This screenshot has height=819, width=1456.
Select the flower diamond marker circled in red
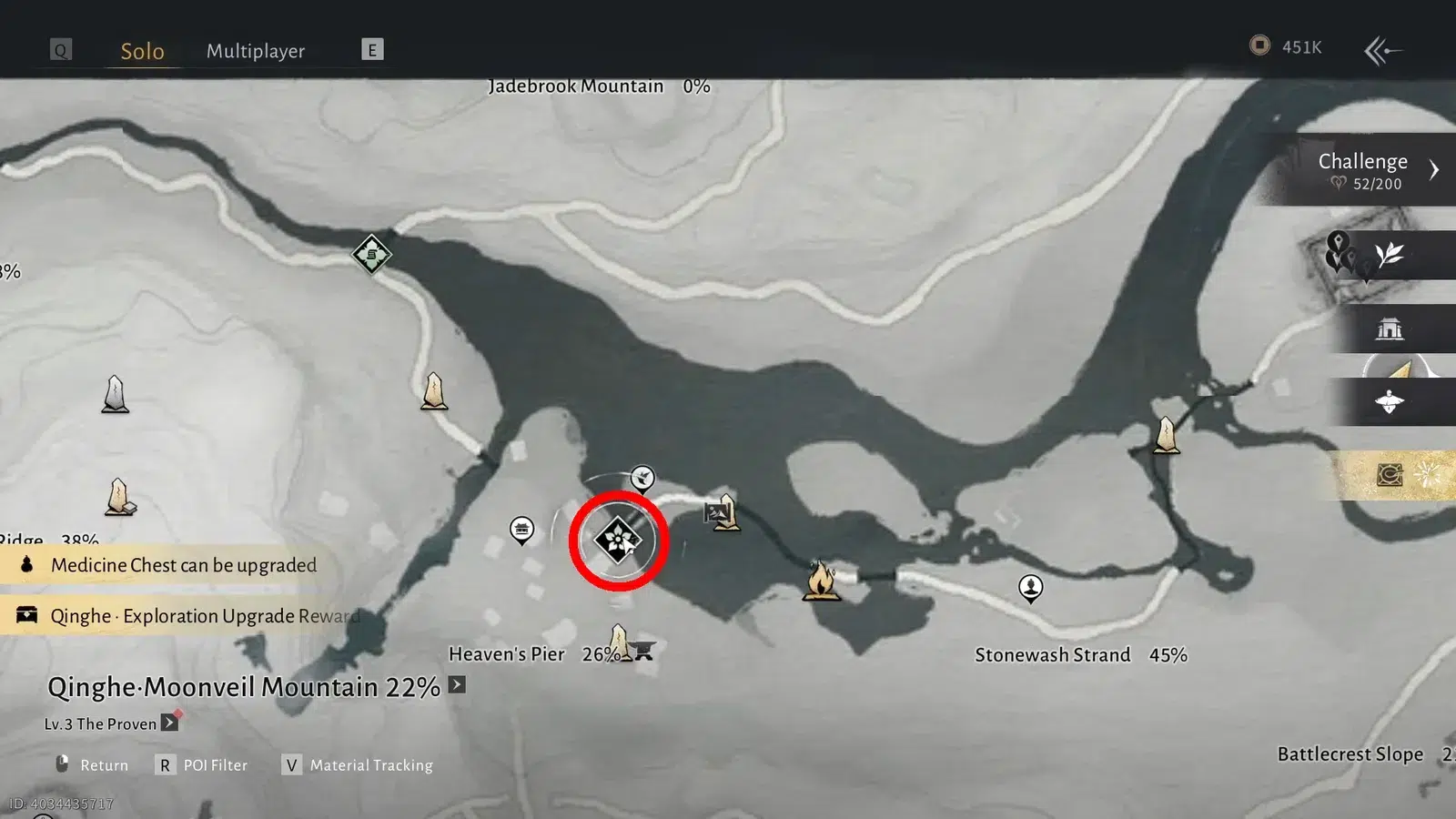tap(618, 541)
